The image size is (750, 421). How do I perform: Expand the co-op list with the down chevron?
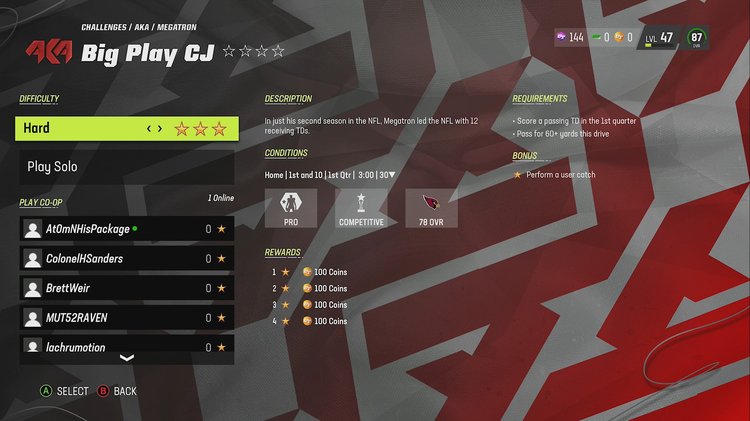pos(127,358)
